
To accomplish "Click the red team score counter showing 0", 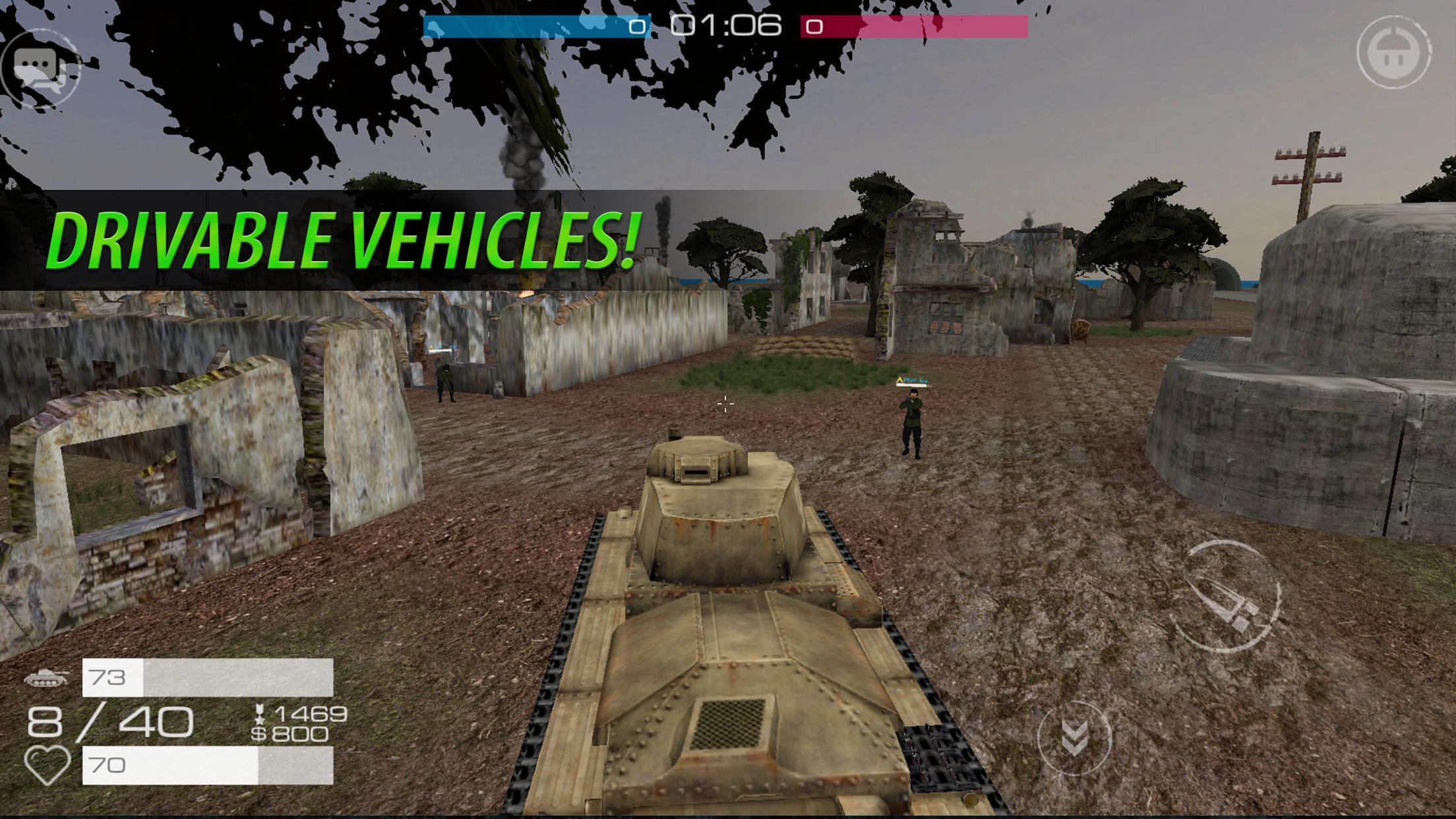I will 814,27.
